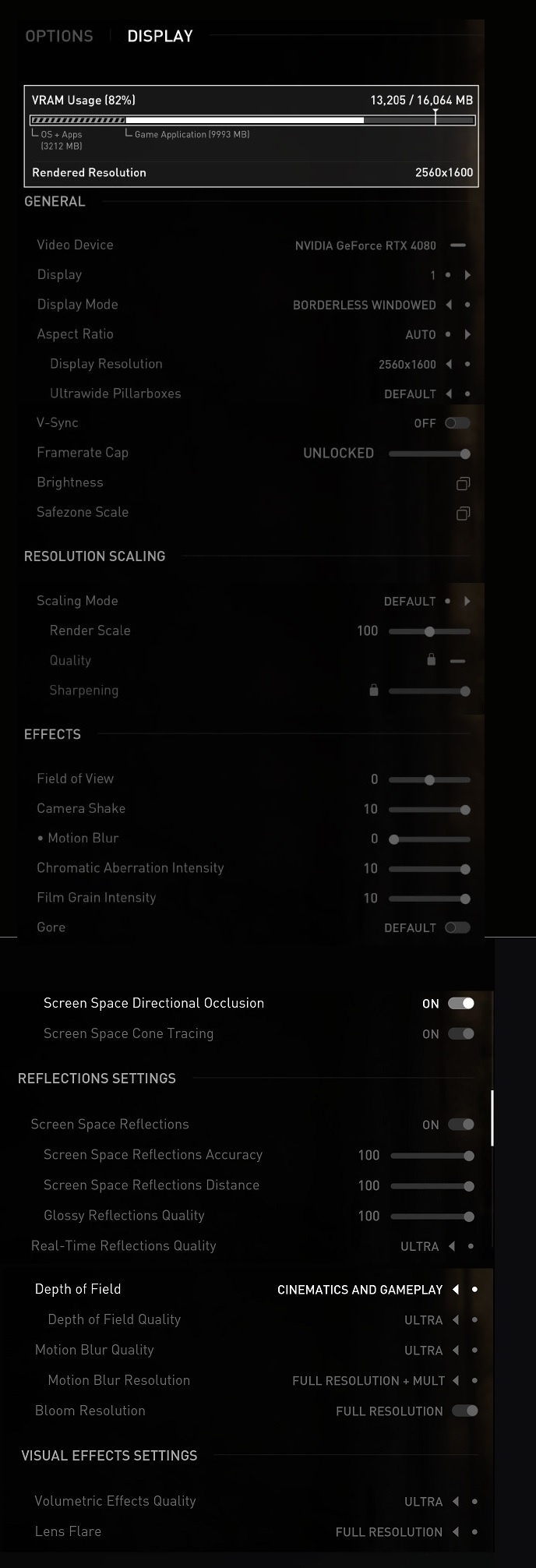536x1568 pixels.
Task: Toggle the Gore switch
Action: click(457, 927)
